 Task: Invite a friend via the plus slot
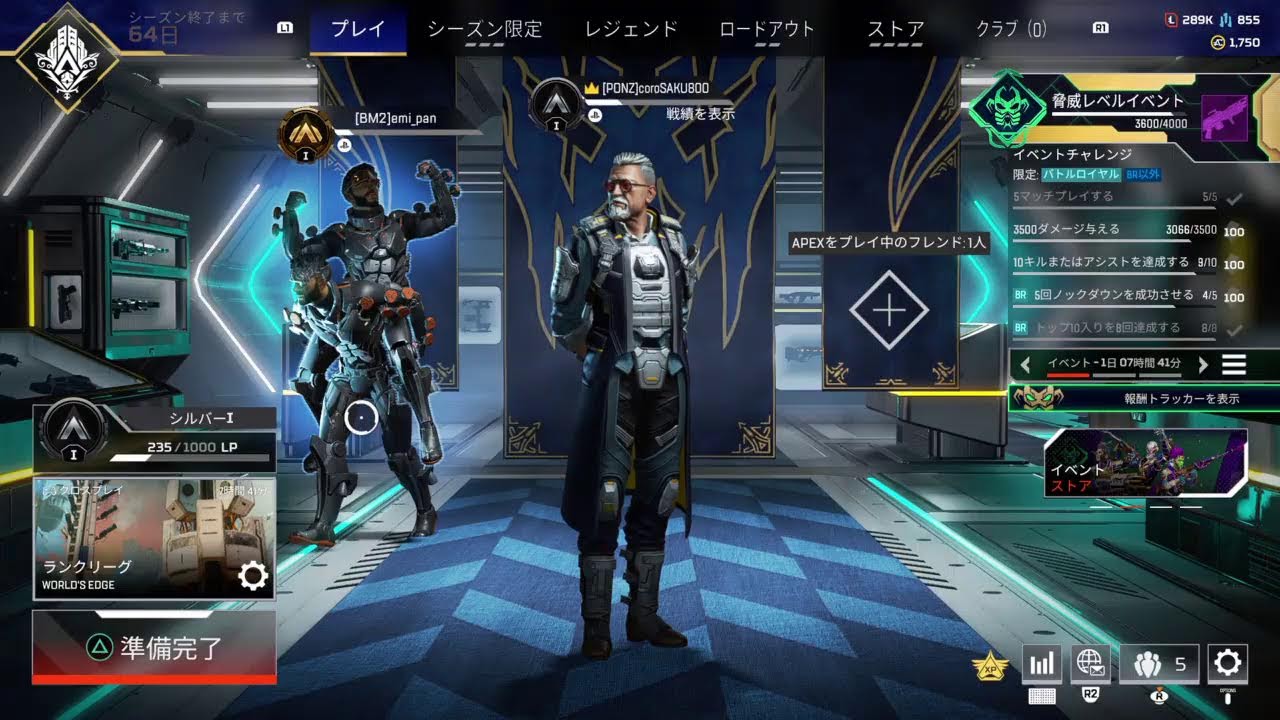click(888, 311)
